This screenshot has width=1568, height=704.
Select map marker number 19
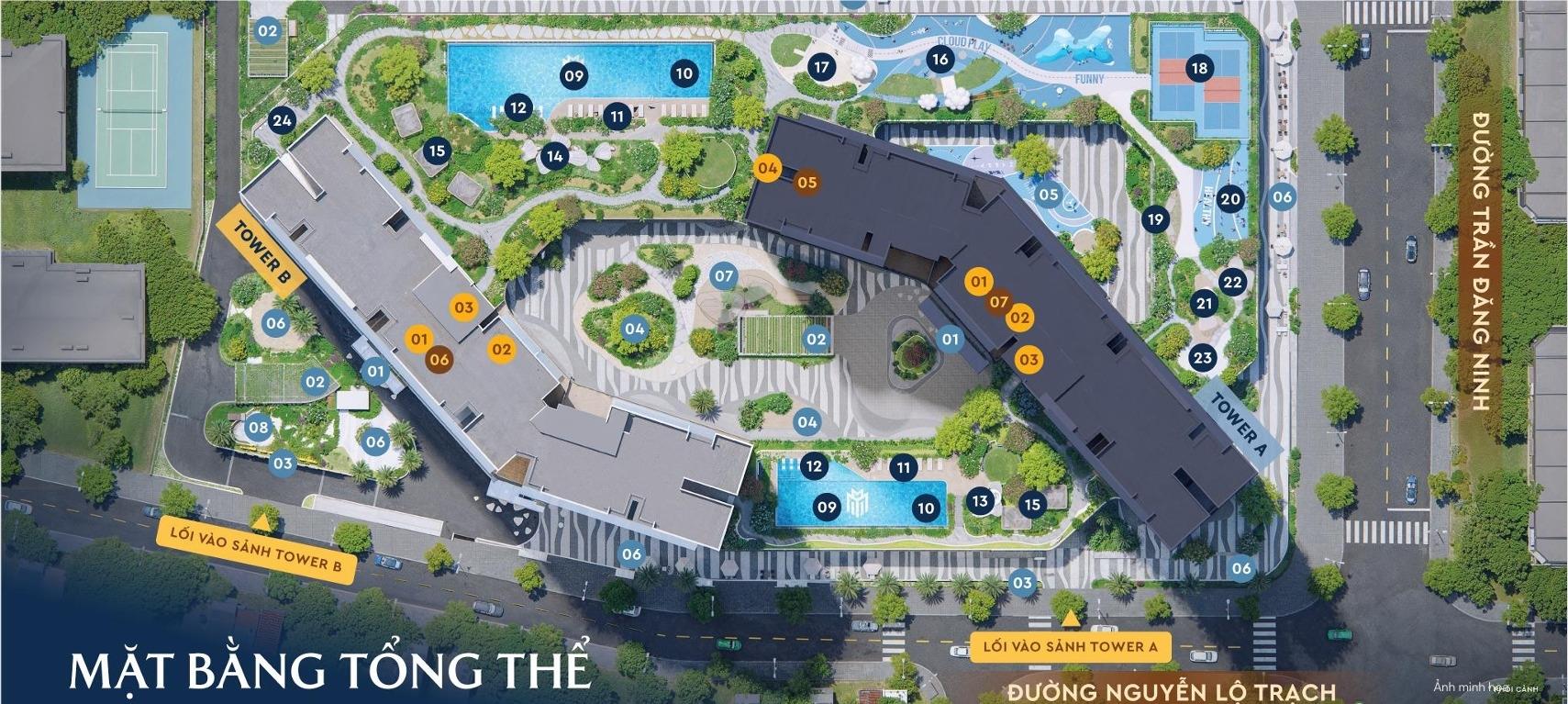[1155, 219]
